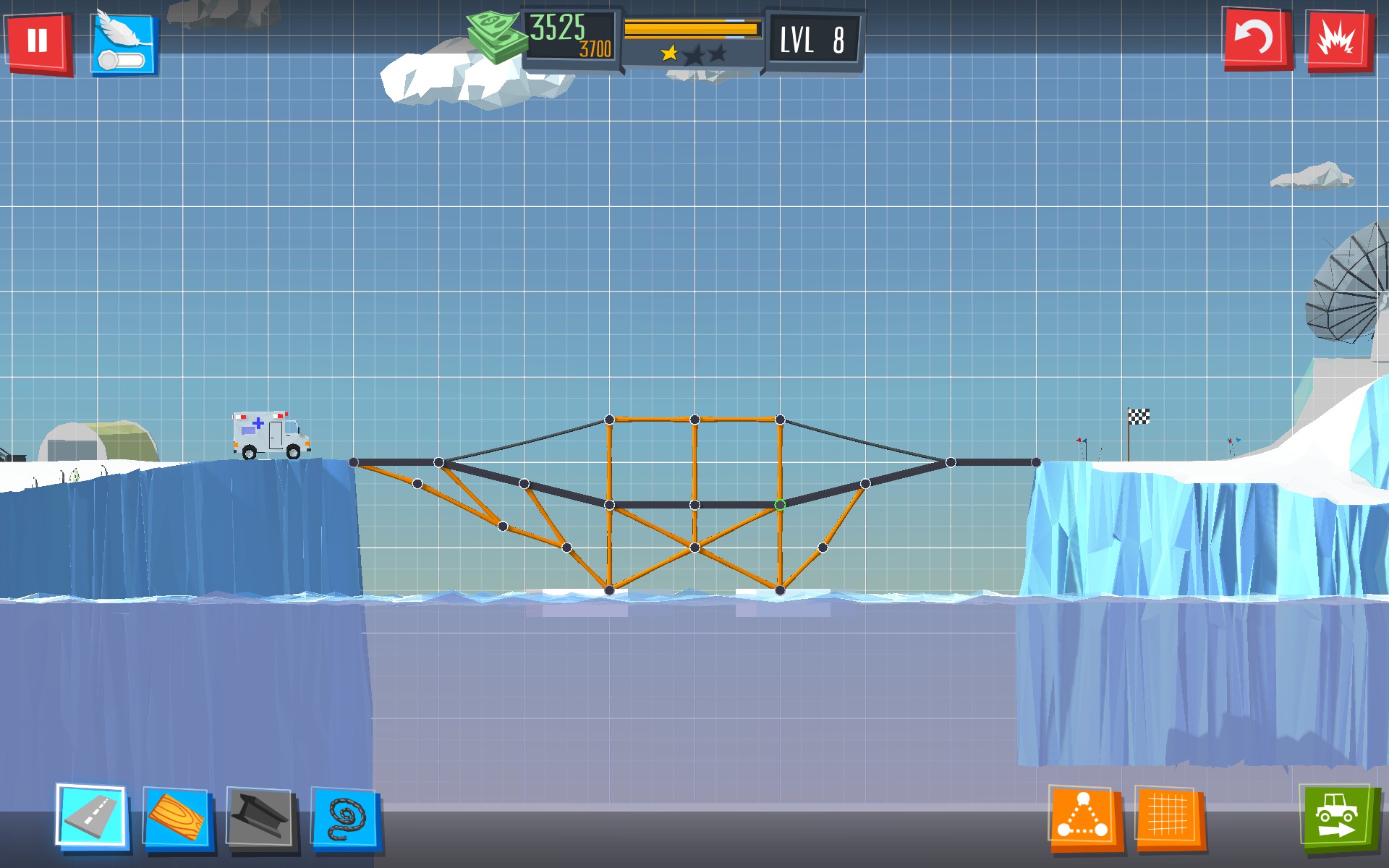
Task: Undo the last build action
Action: (1255, 38)
